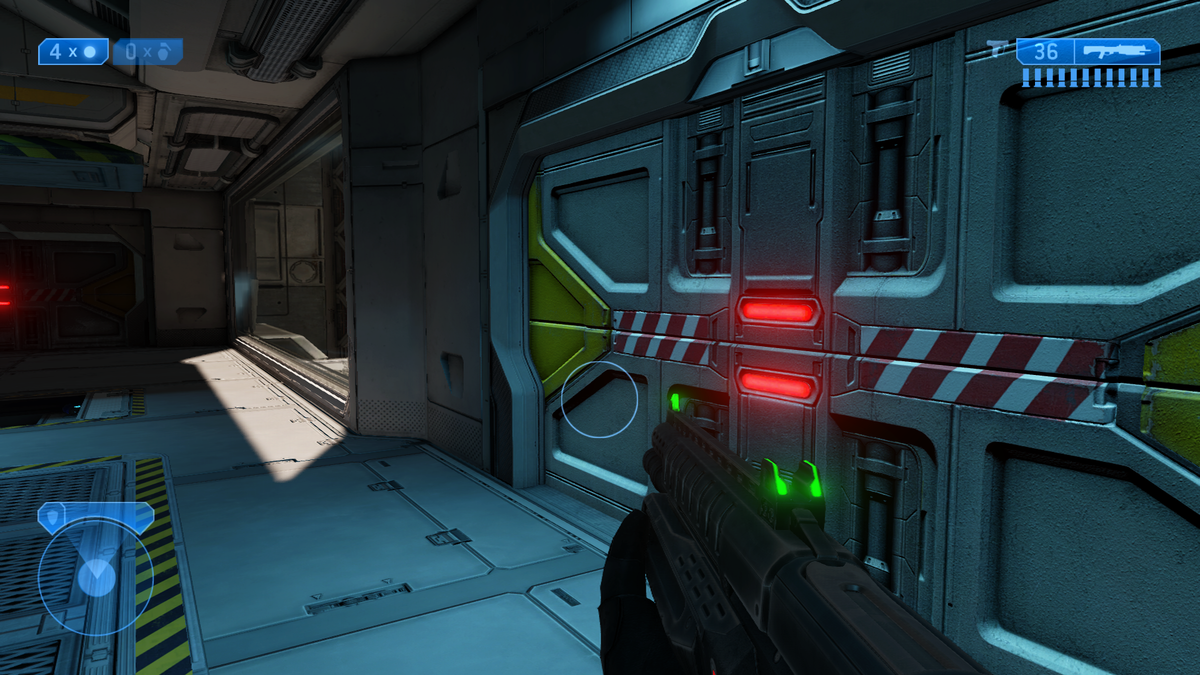Viewport: 1200px width, 675px height.
Task: Select the frag grenade slot
Action: (73, 51)
